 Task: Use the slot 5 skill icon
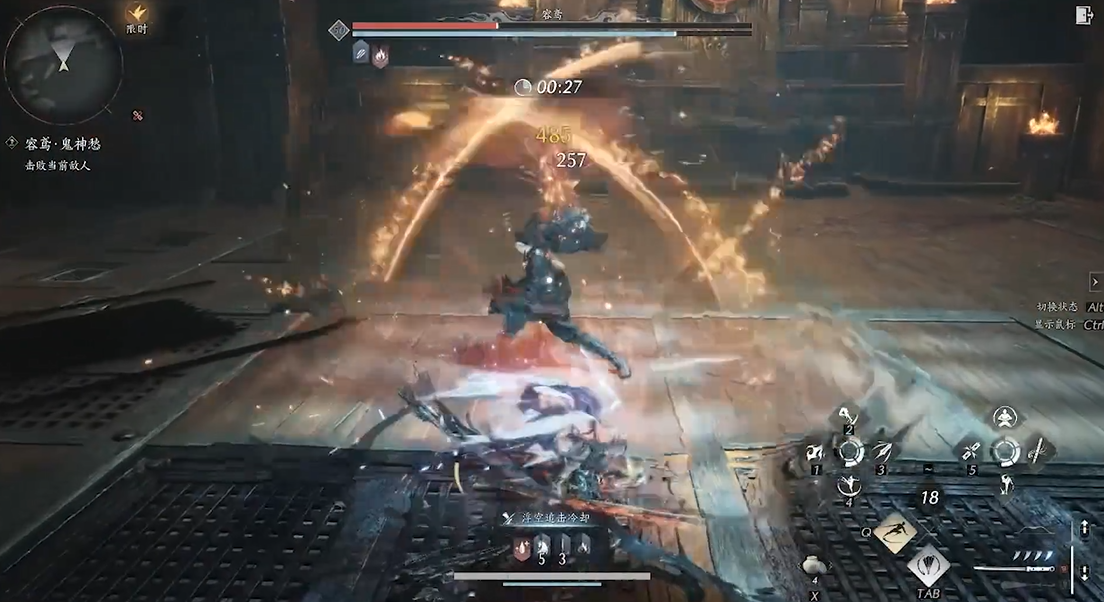(970, 452)
